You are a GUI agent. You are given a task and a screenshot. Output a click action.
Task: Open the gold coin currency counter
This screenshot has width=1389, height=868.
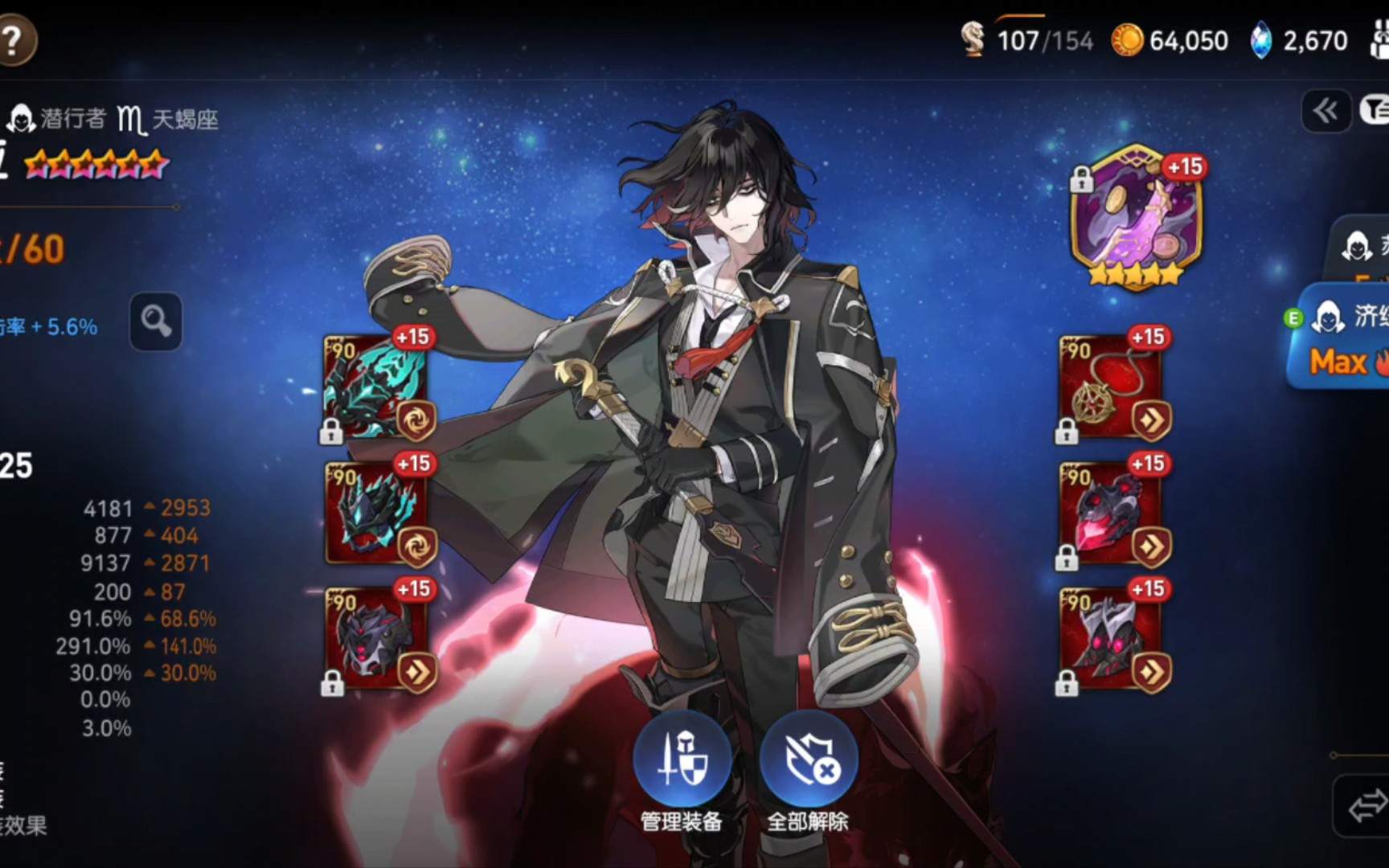tap(1170, 40)
